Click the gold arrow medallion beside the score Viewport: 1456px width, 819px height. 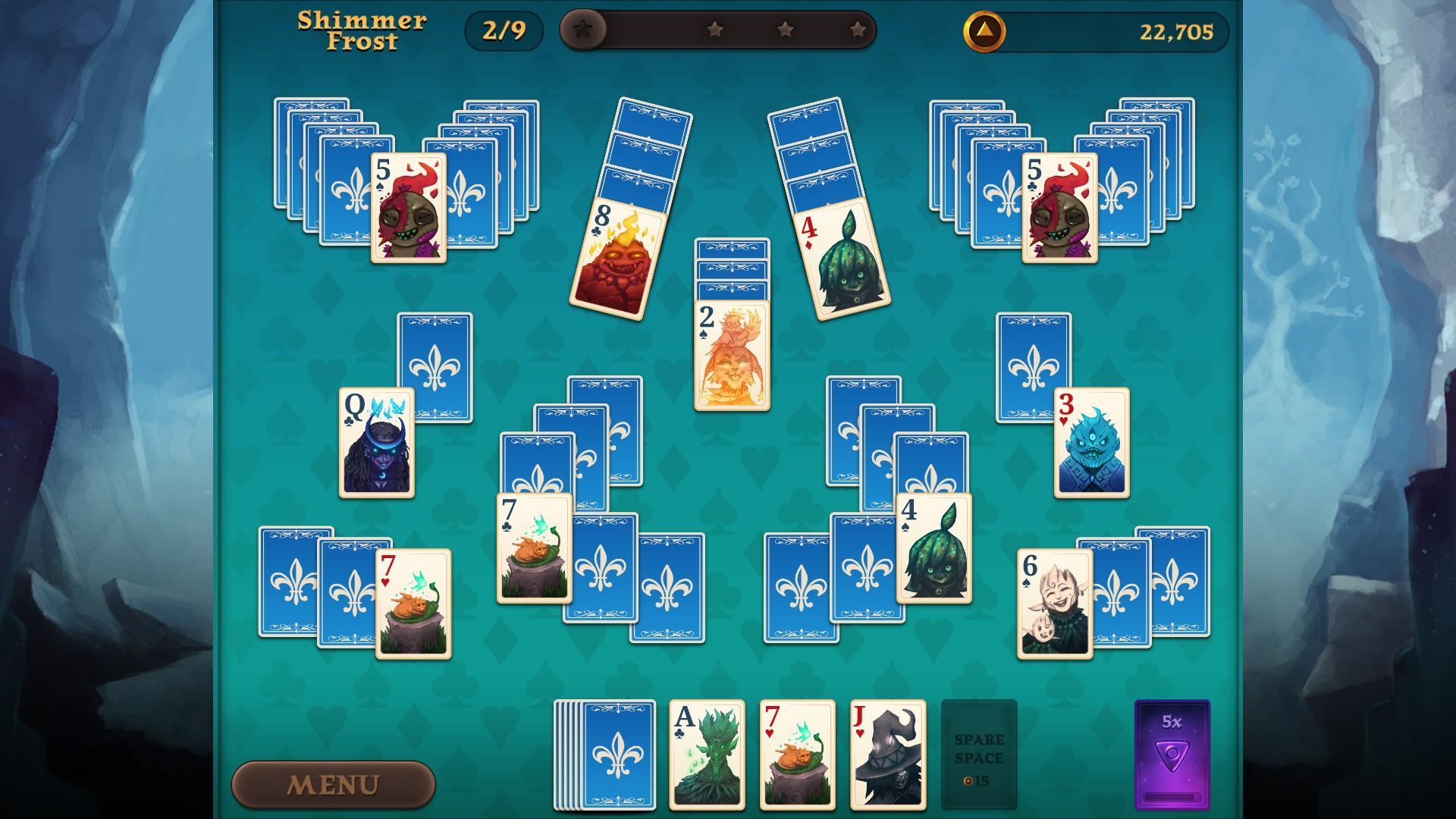click(984, 33)
